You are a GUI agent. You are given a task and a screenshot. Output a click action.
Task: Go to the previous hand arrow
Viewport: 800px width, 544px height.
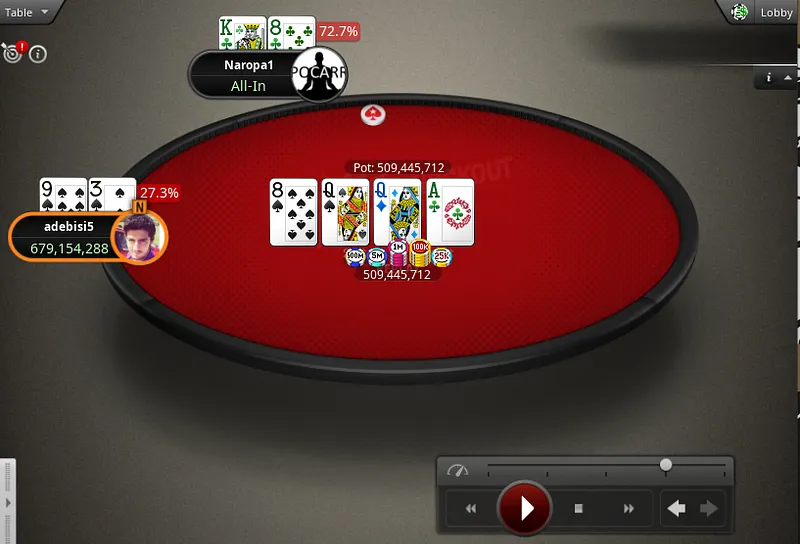677,509
